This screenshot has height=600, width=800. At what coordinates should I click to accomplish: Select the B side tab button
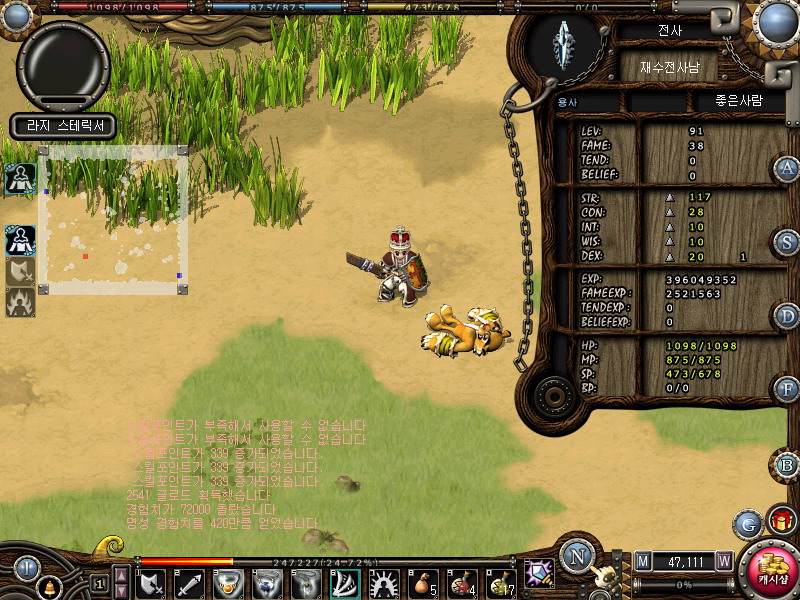(x=787, y=464)
